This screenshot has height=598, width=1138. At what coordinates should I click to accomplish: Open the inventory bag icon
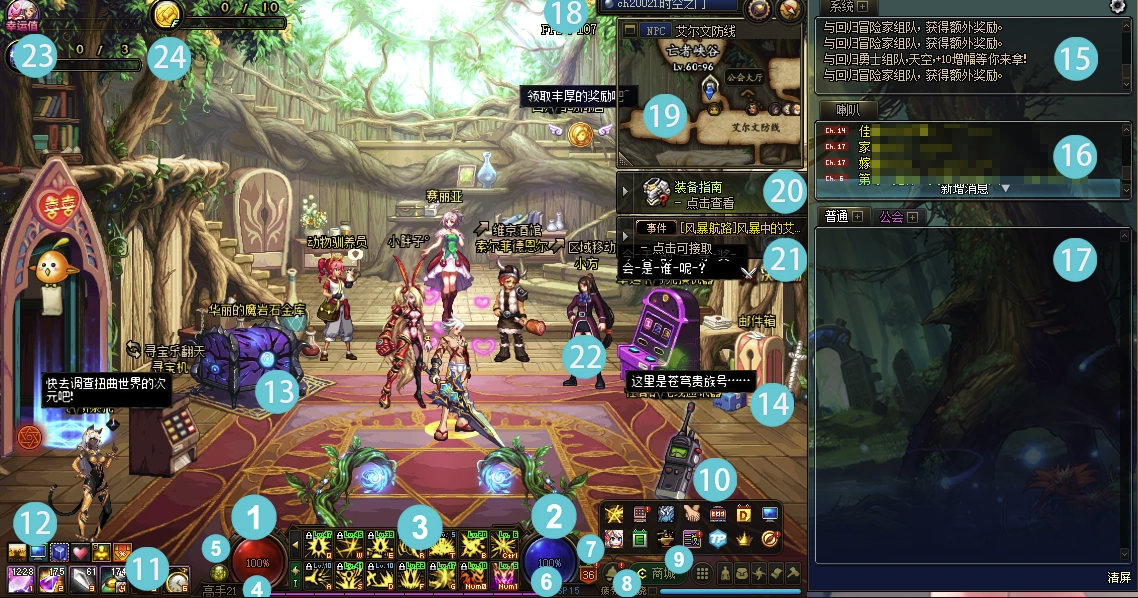[741, 574]
